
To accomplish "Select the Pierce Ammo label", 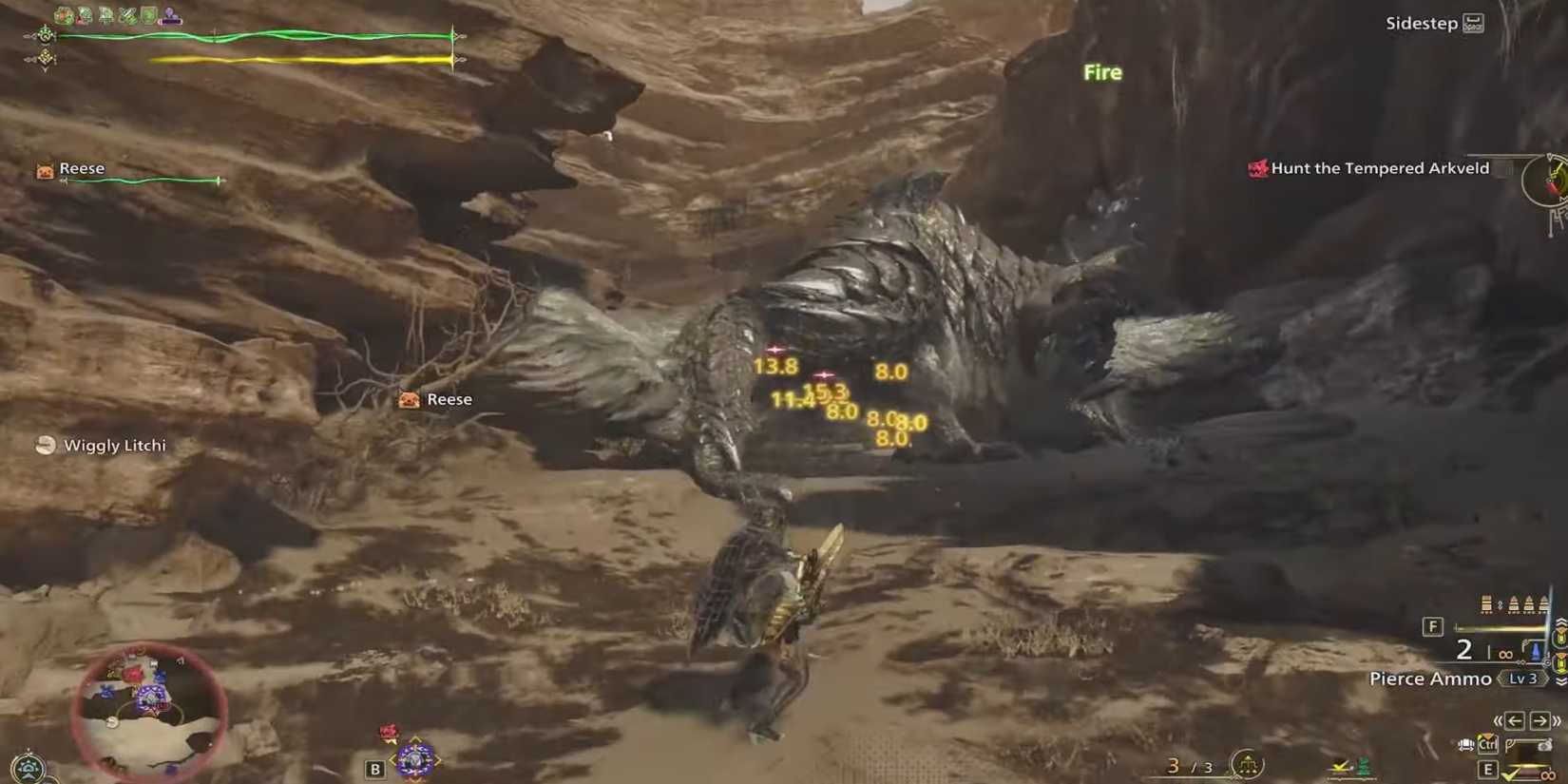I will pos(1430,678).
